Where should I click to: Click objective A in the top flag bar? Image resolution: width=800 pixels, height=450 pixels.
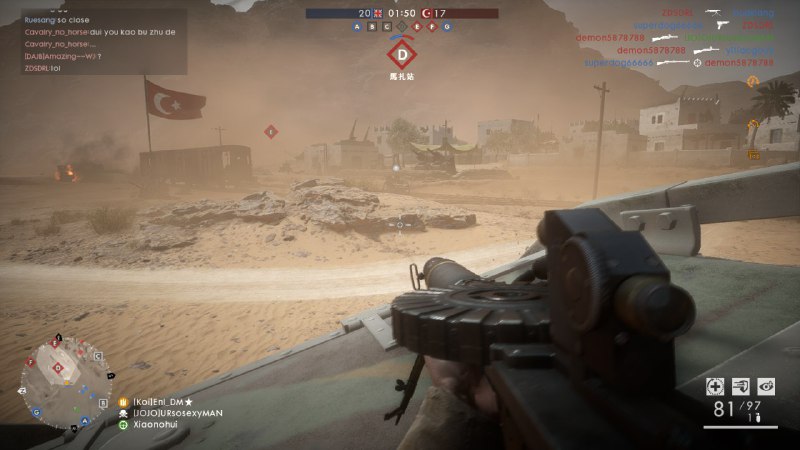pyautogui.click(x=359, y=27)
